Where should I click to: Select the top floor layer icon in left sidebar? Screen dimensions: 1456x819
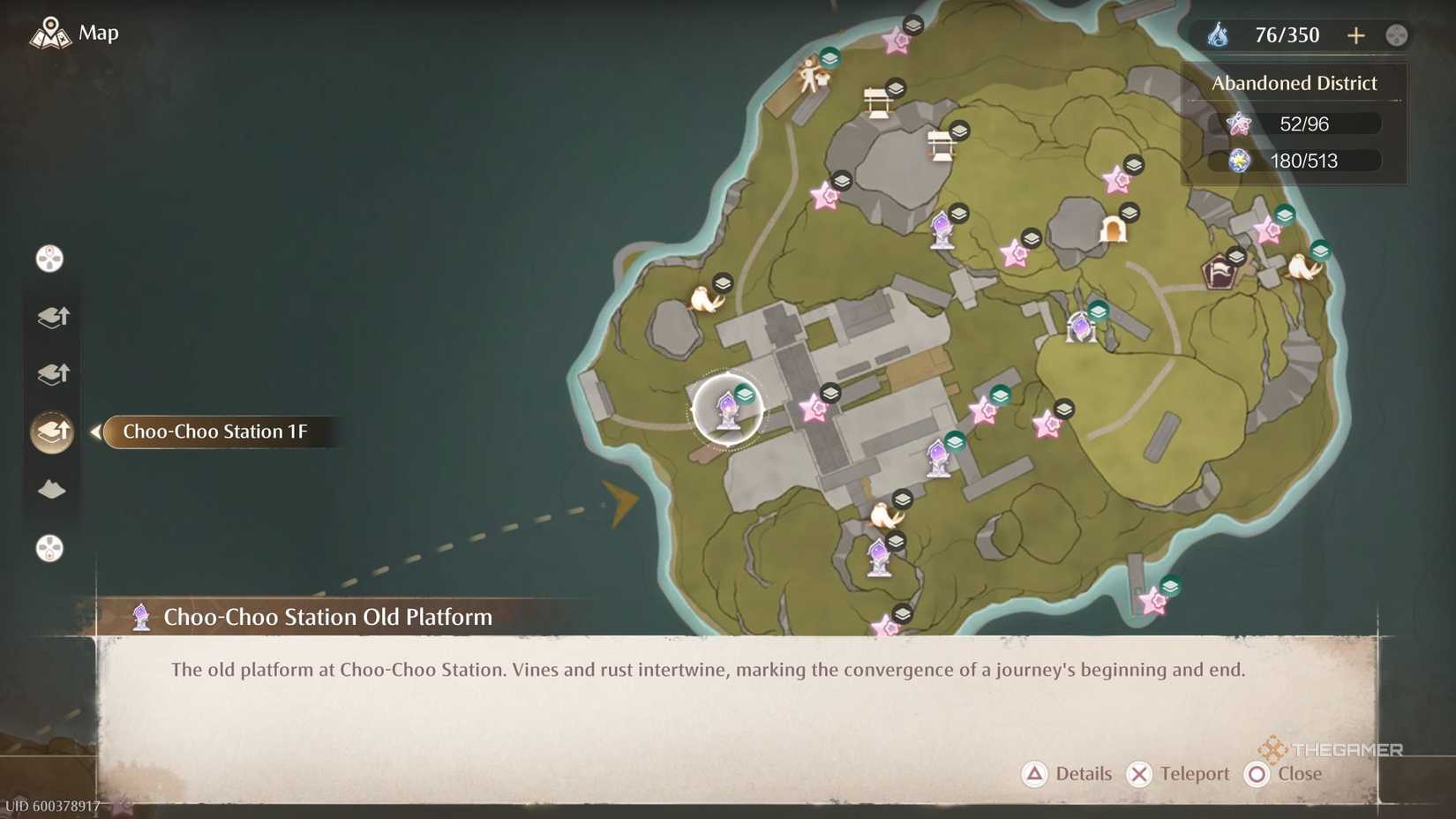coord(51,318)
